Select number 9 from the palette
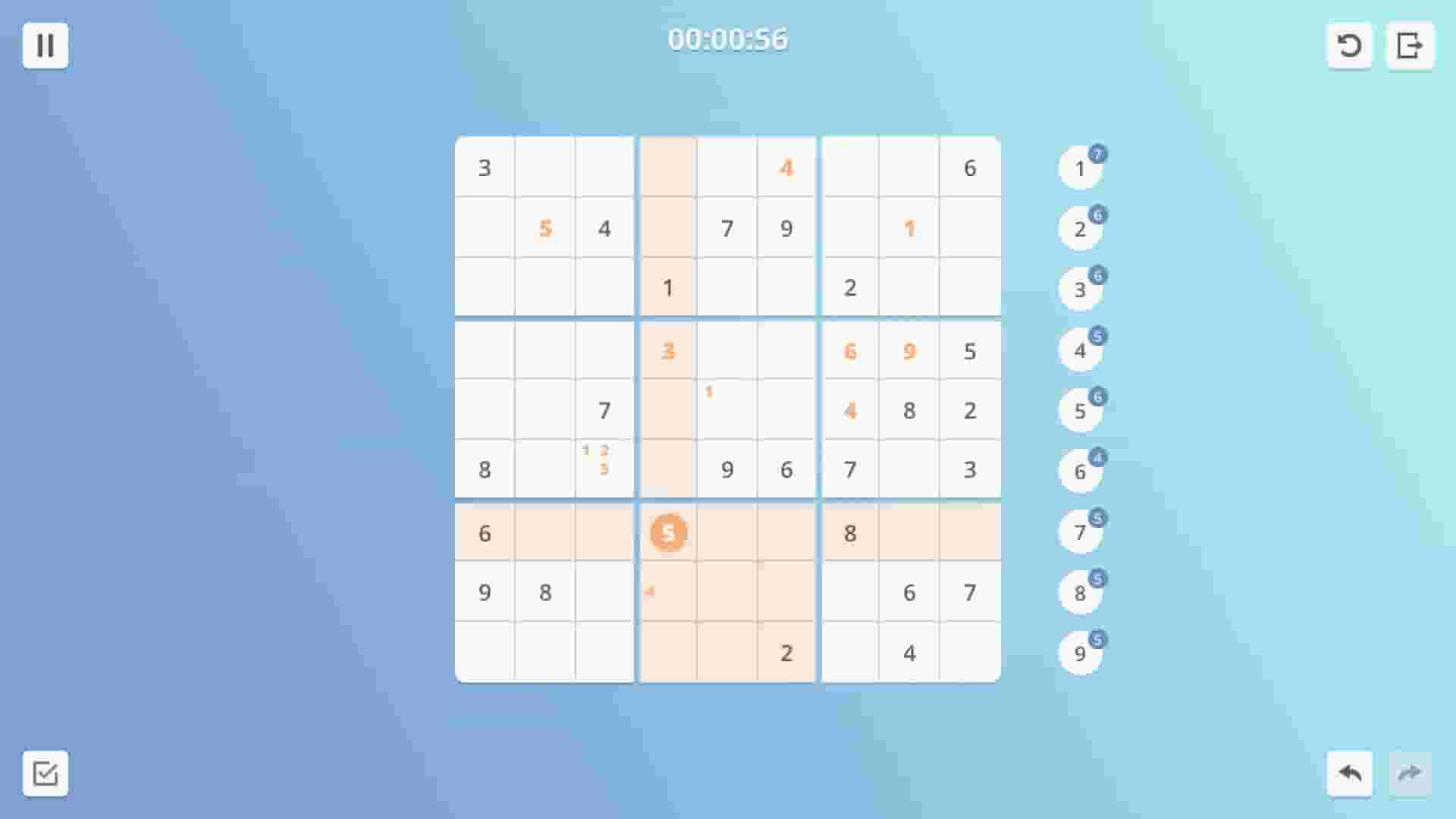The width and height of the screenshot is (1456, 819). 1080,653
